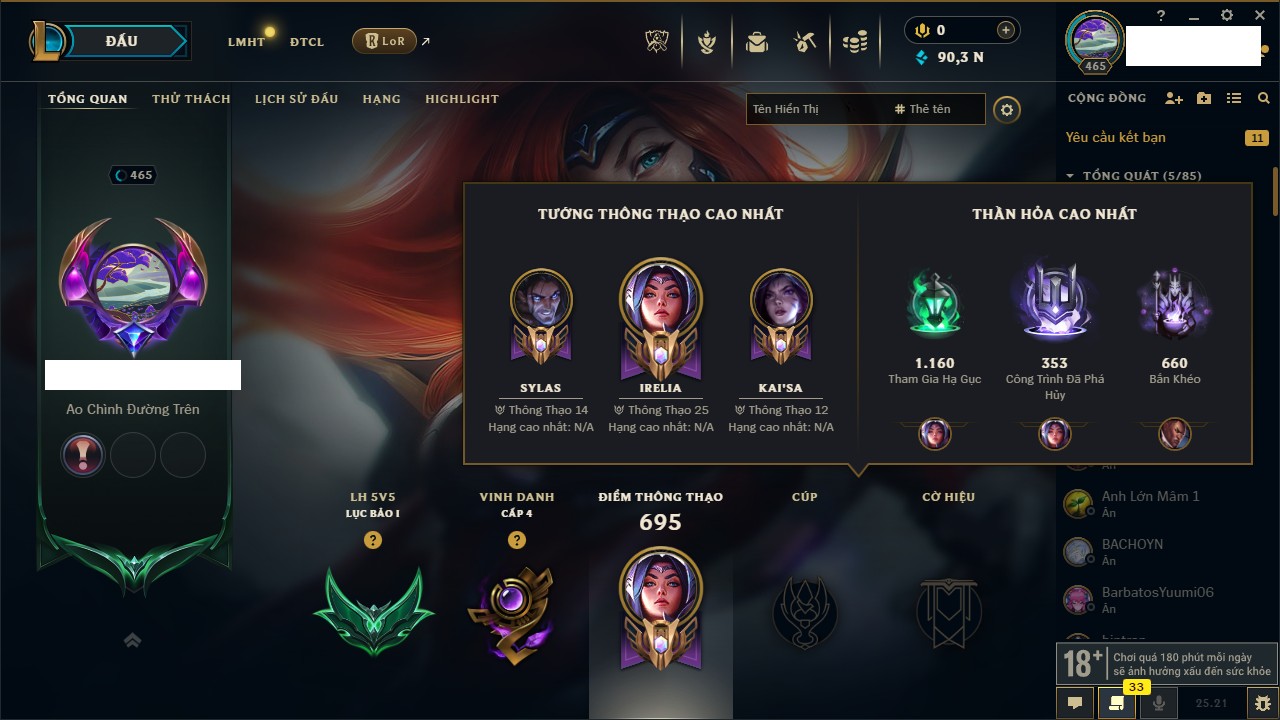Open the backpack collection icon

pos(756,42)
